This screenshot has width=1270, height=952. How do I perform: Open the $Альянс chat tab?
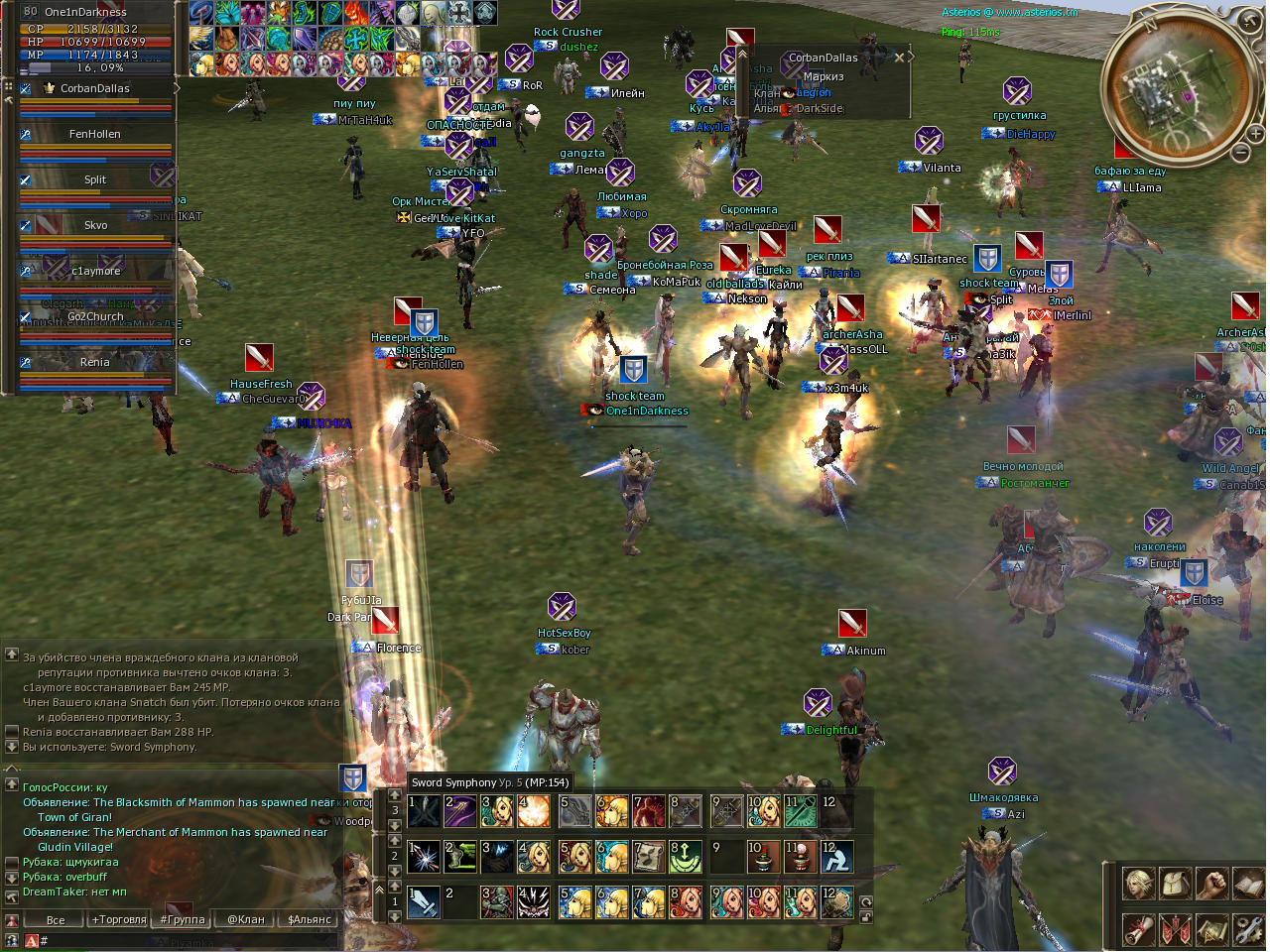click(x=309, y=919)
